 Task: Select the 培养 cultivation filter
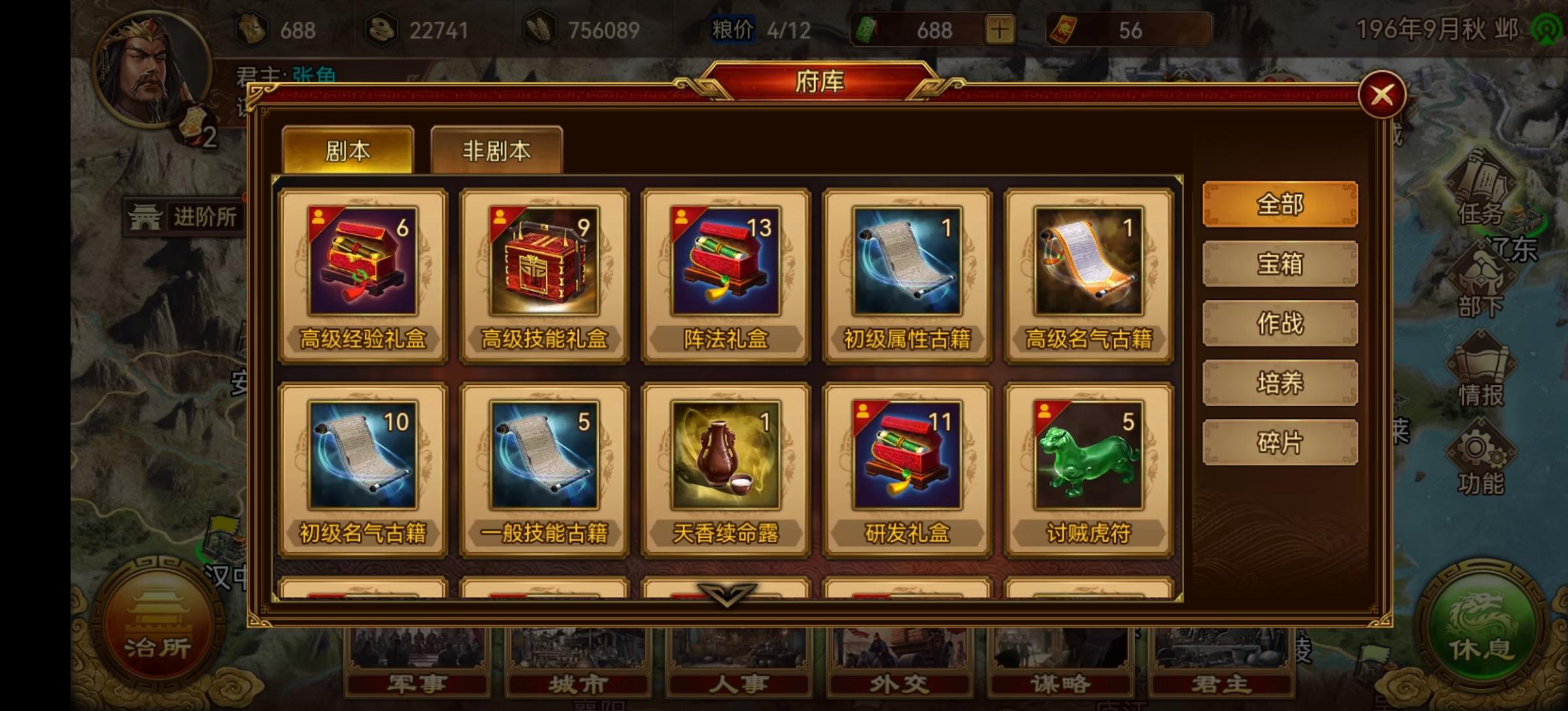1279,382
